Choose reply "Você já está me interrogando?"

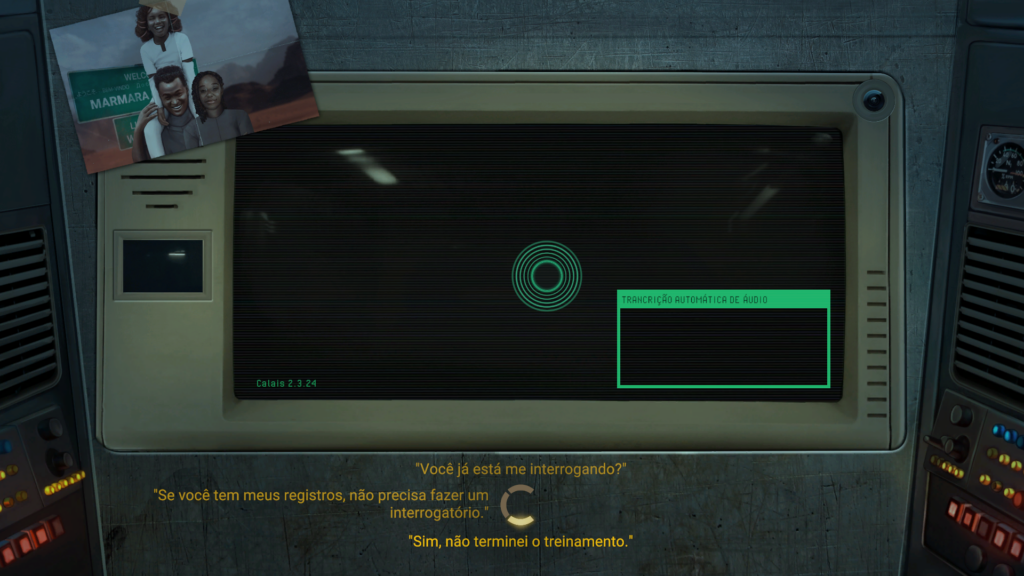point(520,468)
